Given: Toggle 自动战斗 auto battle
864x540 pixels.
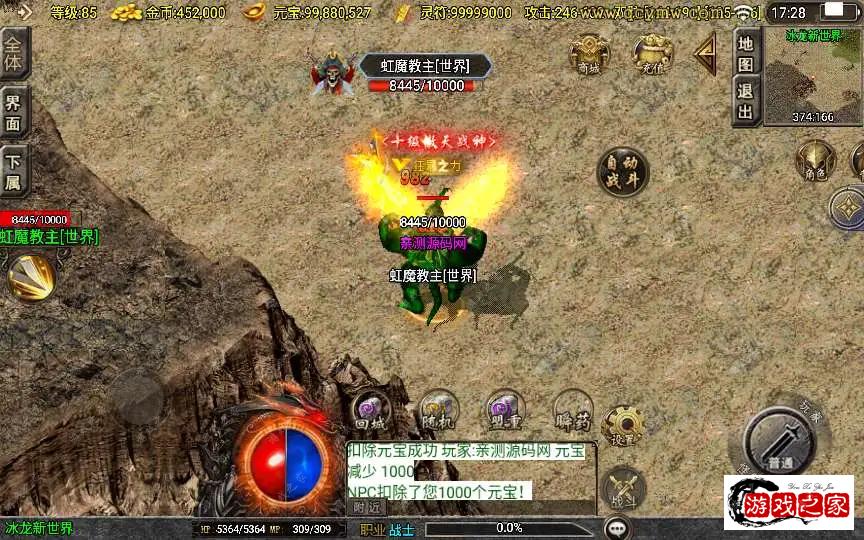Looking at the screenshot, I should (x=623, y=172).
